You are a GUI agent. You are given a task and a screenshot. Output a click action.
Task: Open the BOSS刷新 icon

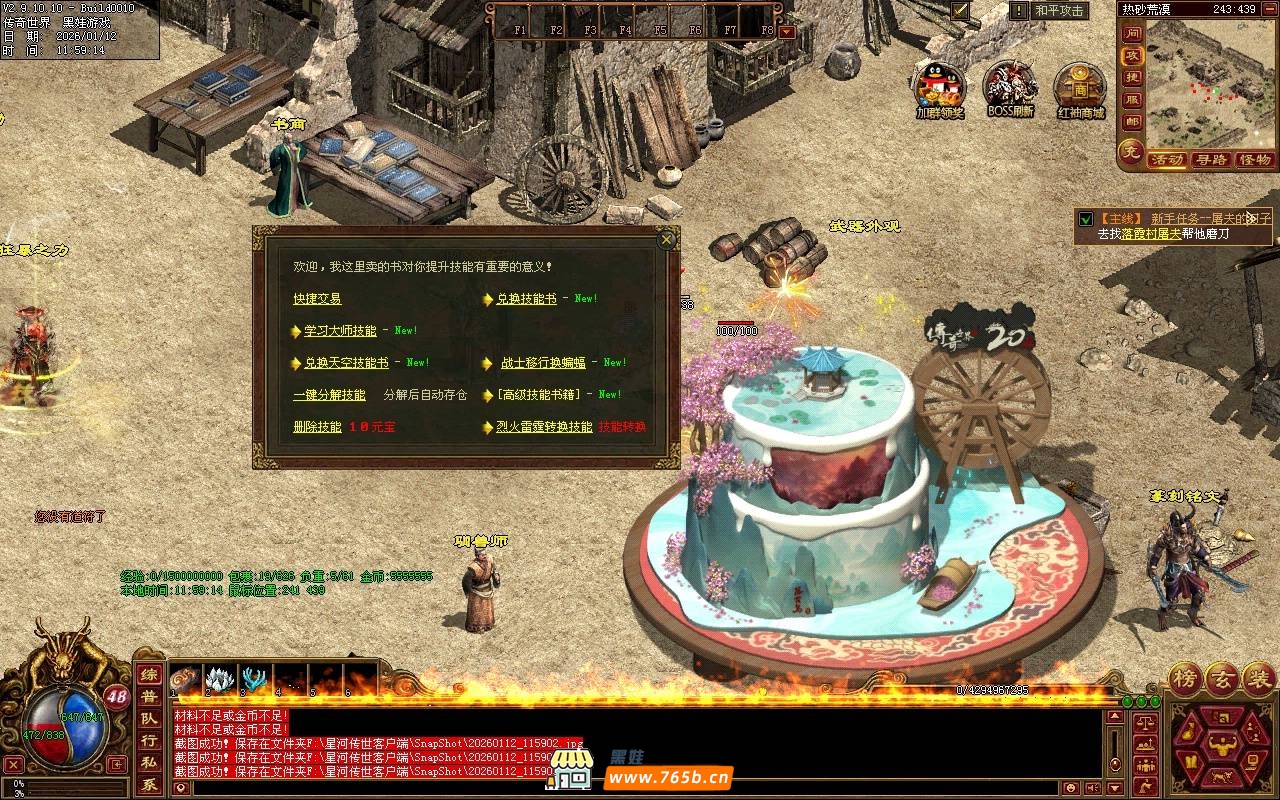click(x=1010, y=86)
